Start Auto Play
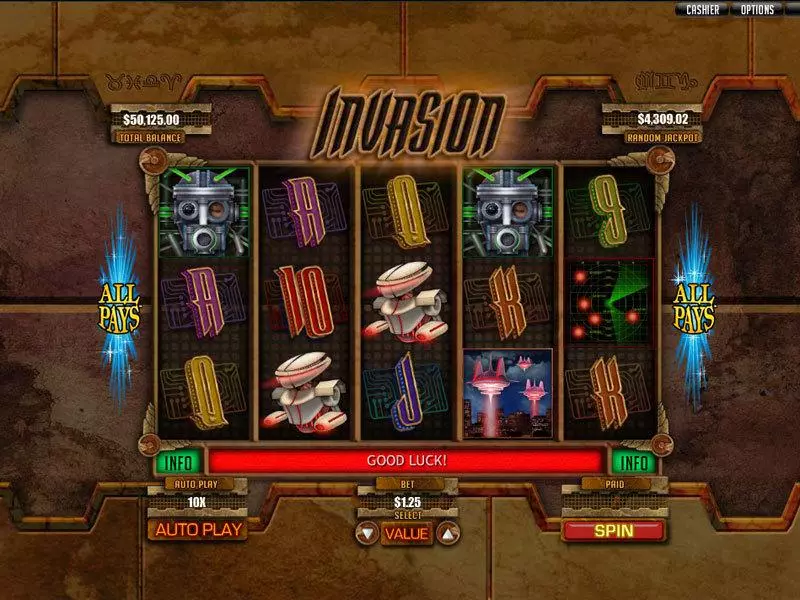This screenshot has height=600, width=800. [198, 530]
